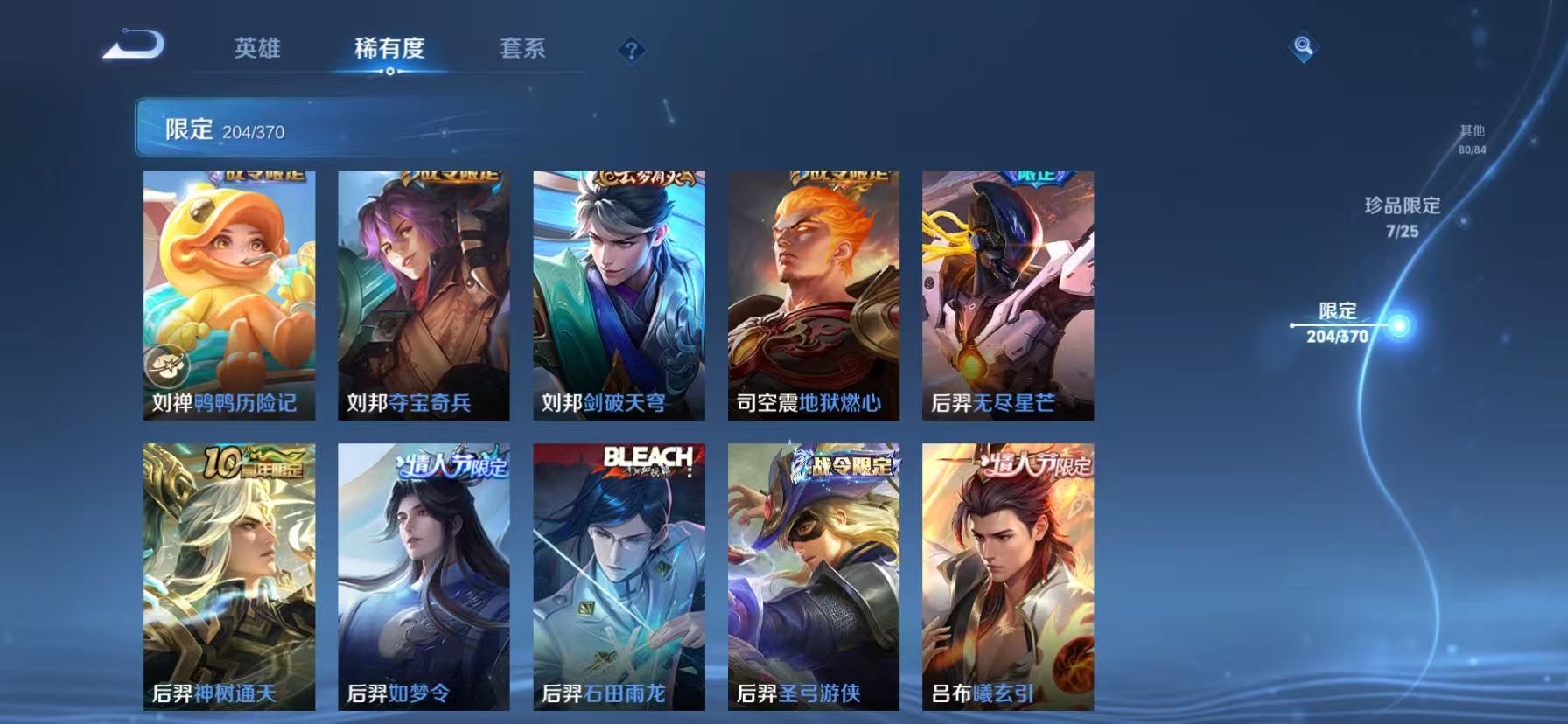This screenshot has height=724, width=1568.
Task: Select the glowing node beside 限定 204/370
Action: coord(1401,324)
